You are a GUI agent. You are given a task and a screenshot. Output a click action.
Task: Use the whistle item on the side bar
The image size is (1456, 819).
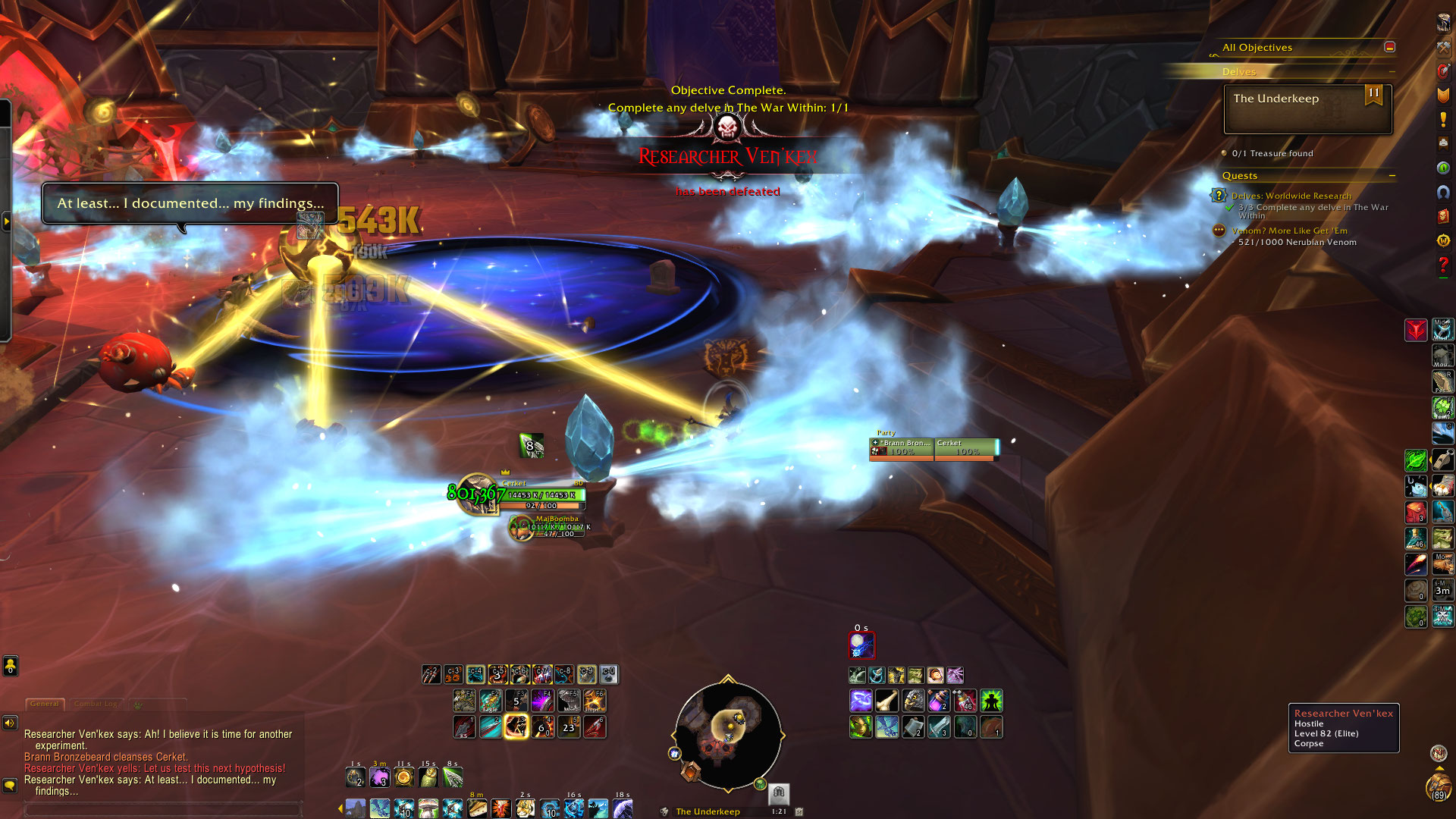[x=1442, y=460]
